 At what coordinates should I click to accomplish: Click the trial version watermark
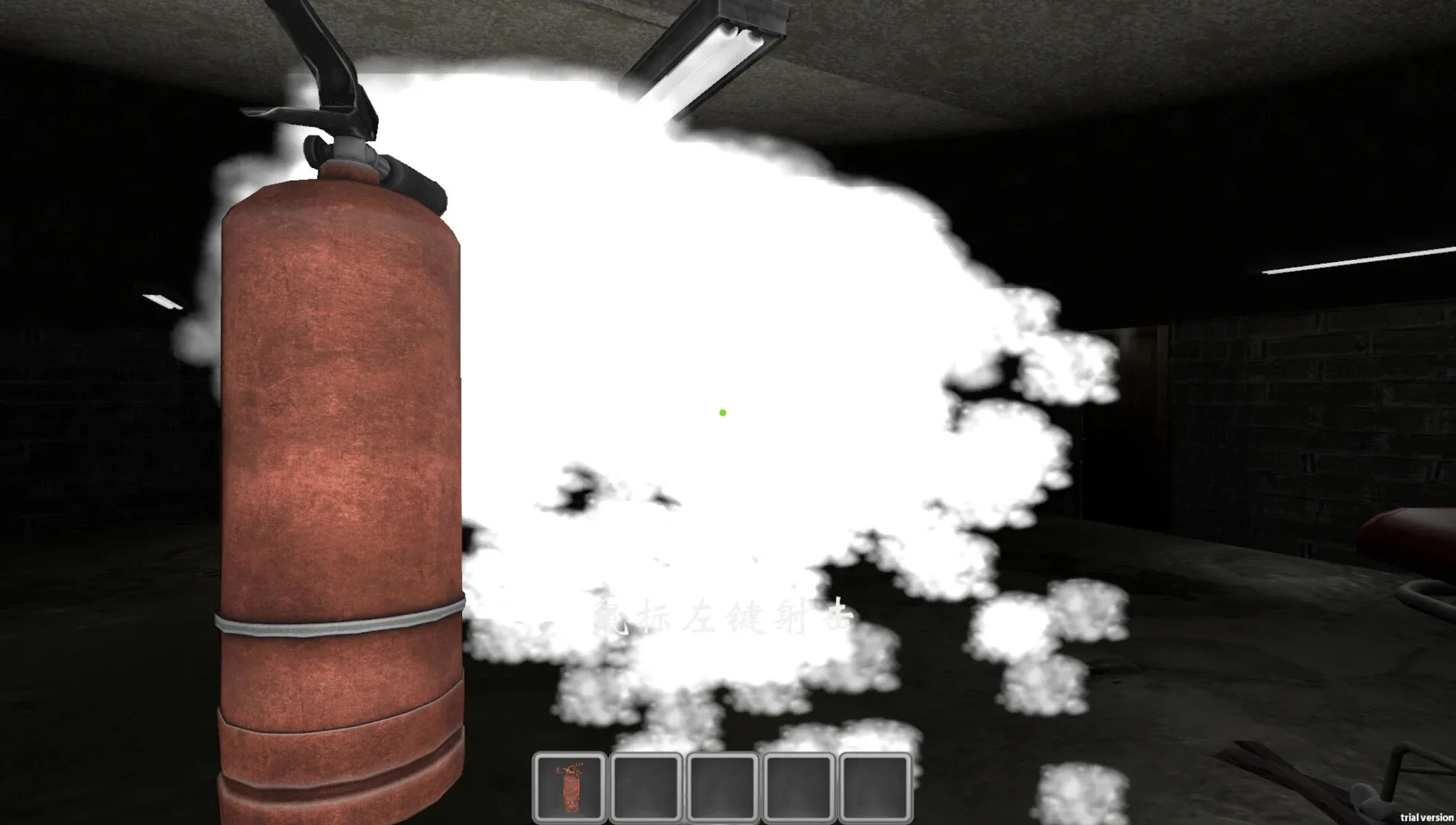tap(1429, 816)
